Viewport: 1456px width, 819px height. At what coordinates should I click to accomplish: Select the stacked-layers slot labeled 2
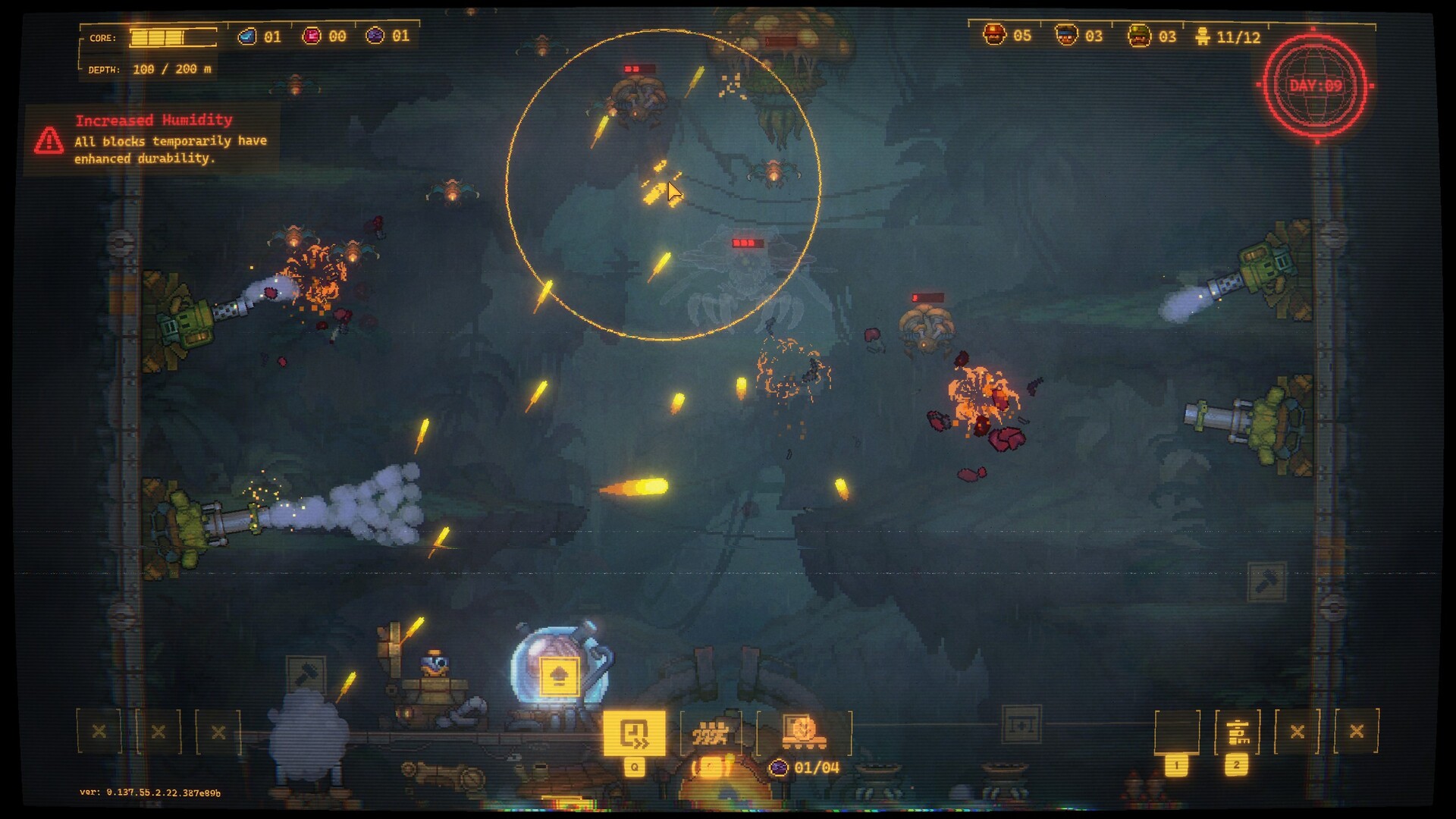coord(1237,733)
